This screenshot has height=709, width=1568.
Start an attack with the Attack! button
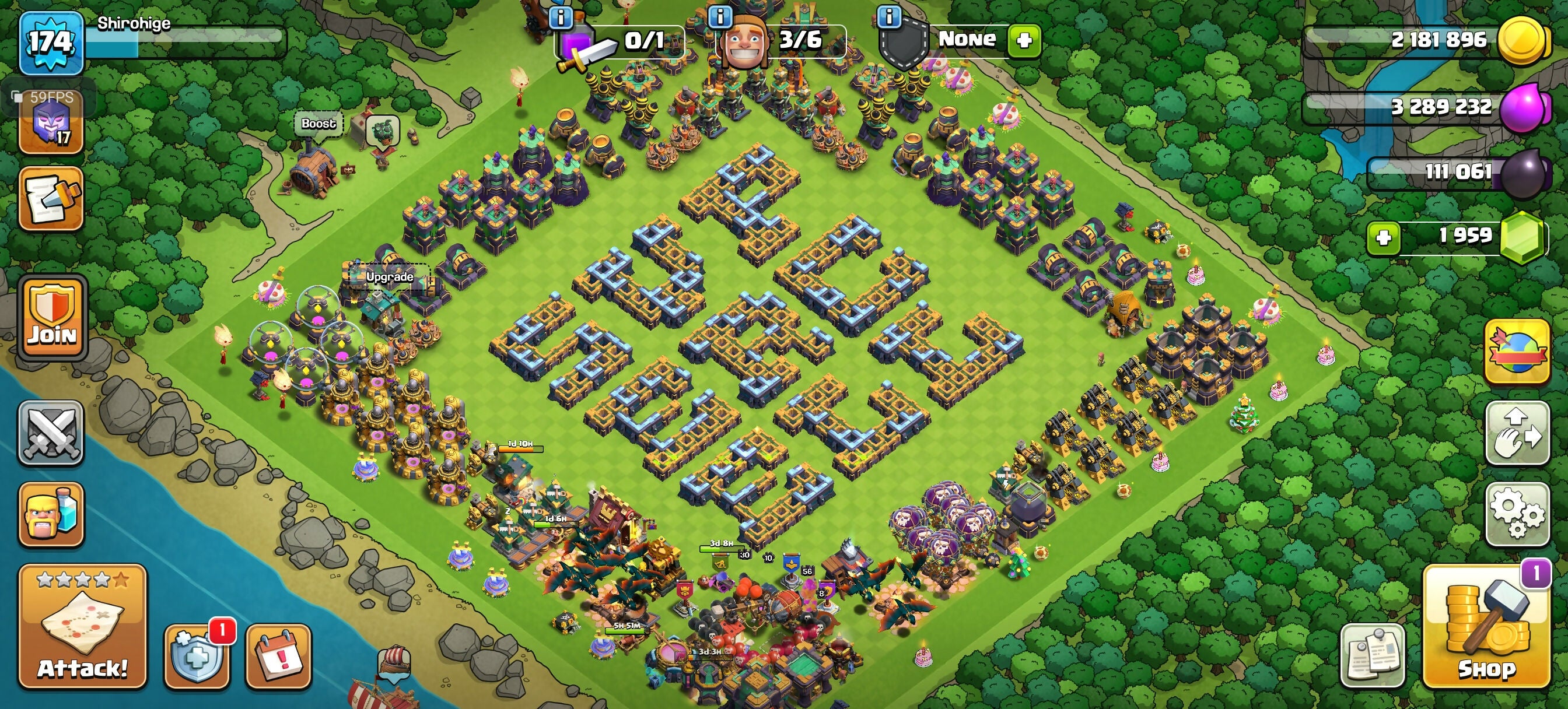click(x=82, y=627)
